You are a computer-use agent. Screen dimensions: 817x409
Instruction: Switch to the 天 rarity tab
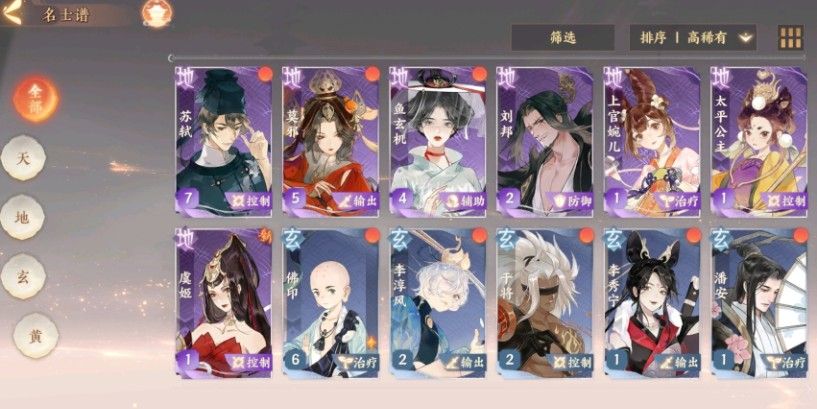[22, 157]
